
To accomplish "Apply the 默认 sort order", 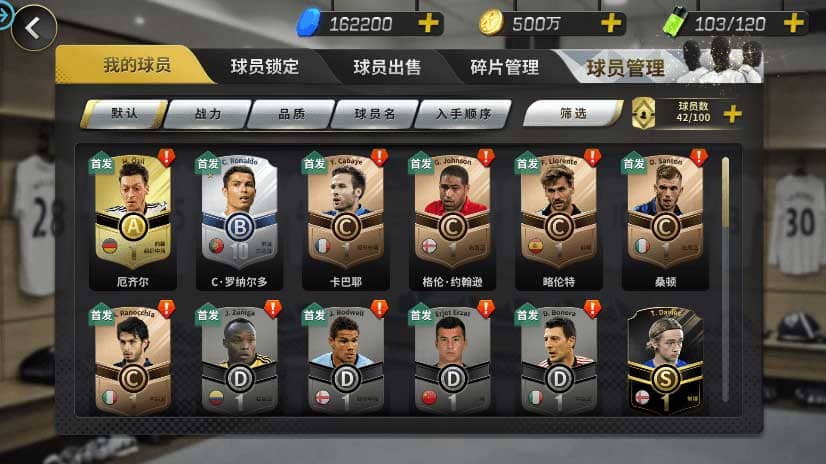I will (x=124, y=114).
